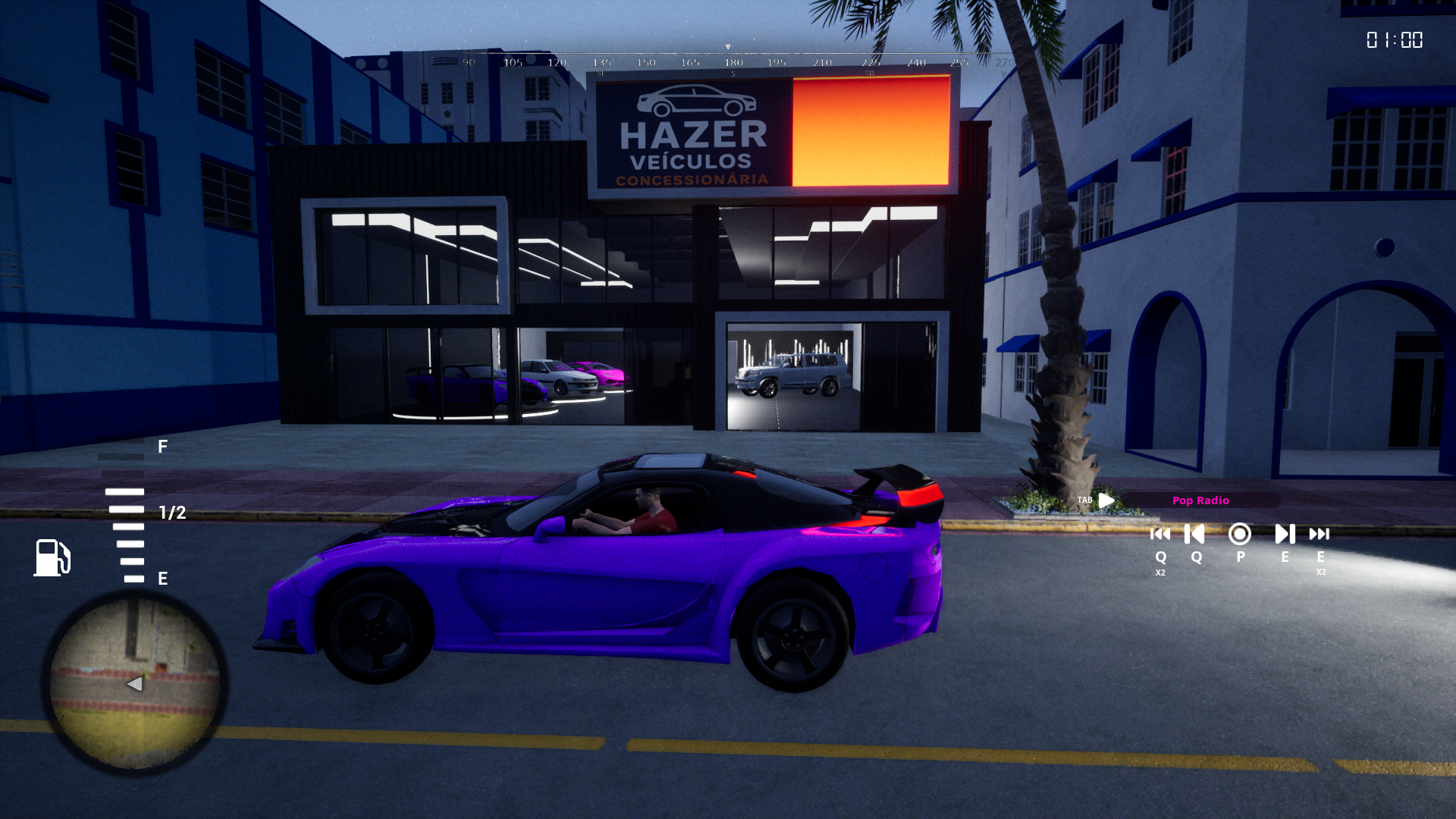This screenshot has width=1456, height=819.
Task: Skip forward two radio stations
Action: pyautogui.click(x=1319, y=535)
